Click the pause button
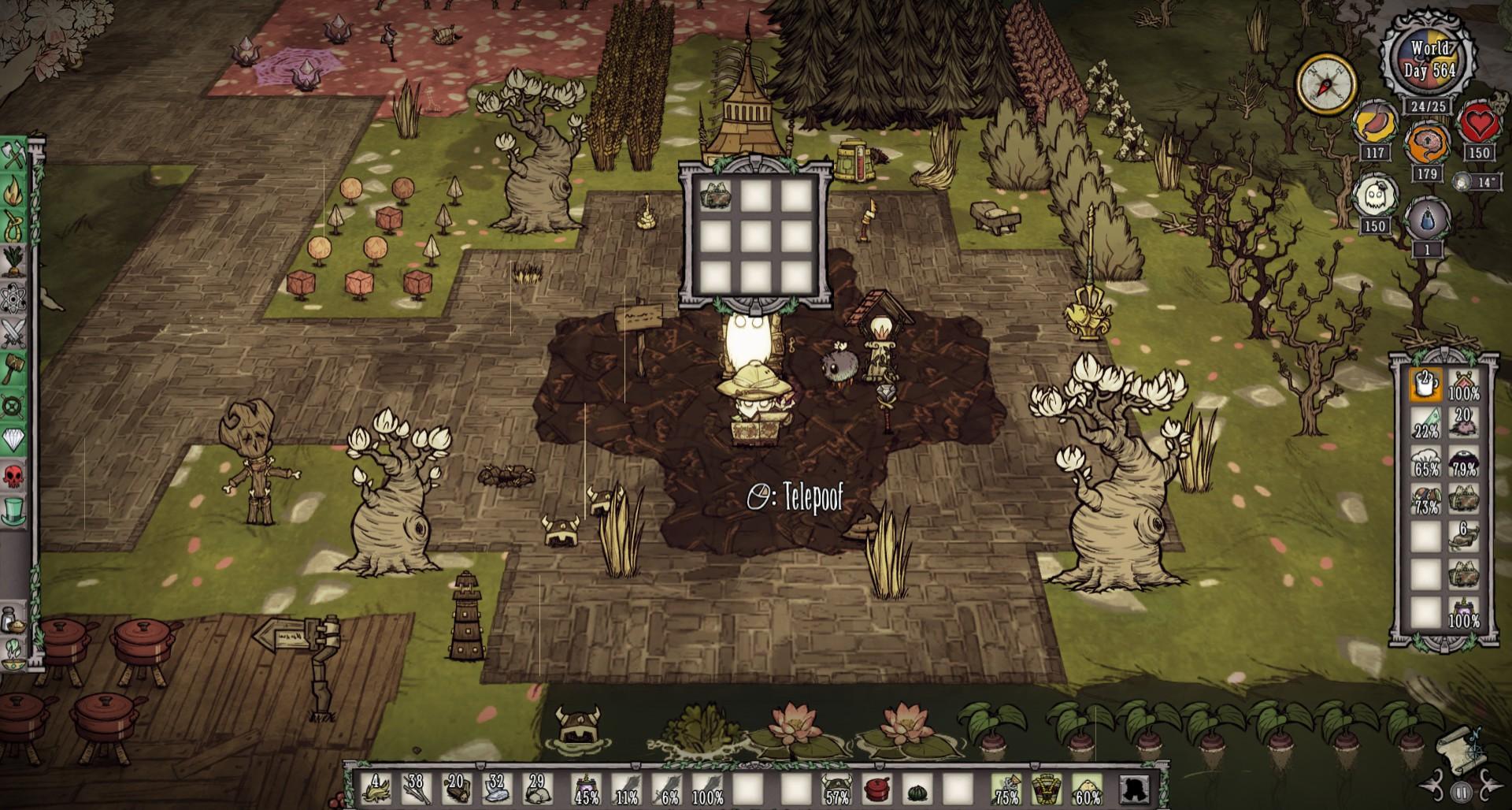Viewport: 1512px width, 810px height. (x=1461, y=791)
